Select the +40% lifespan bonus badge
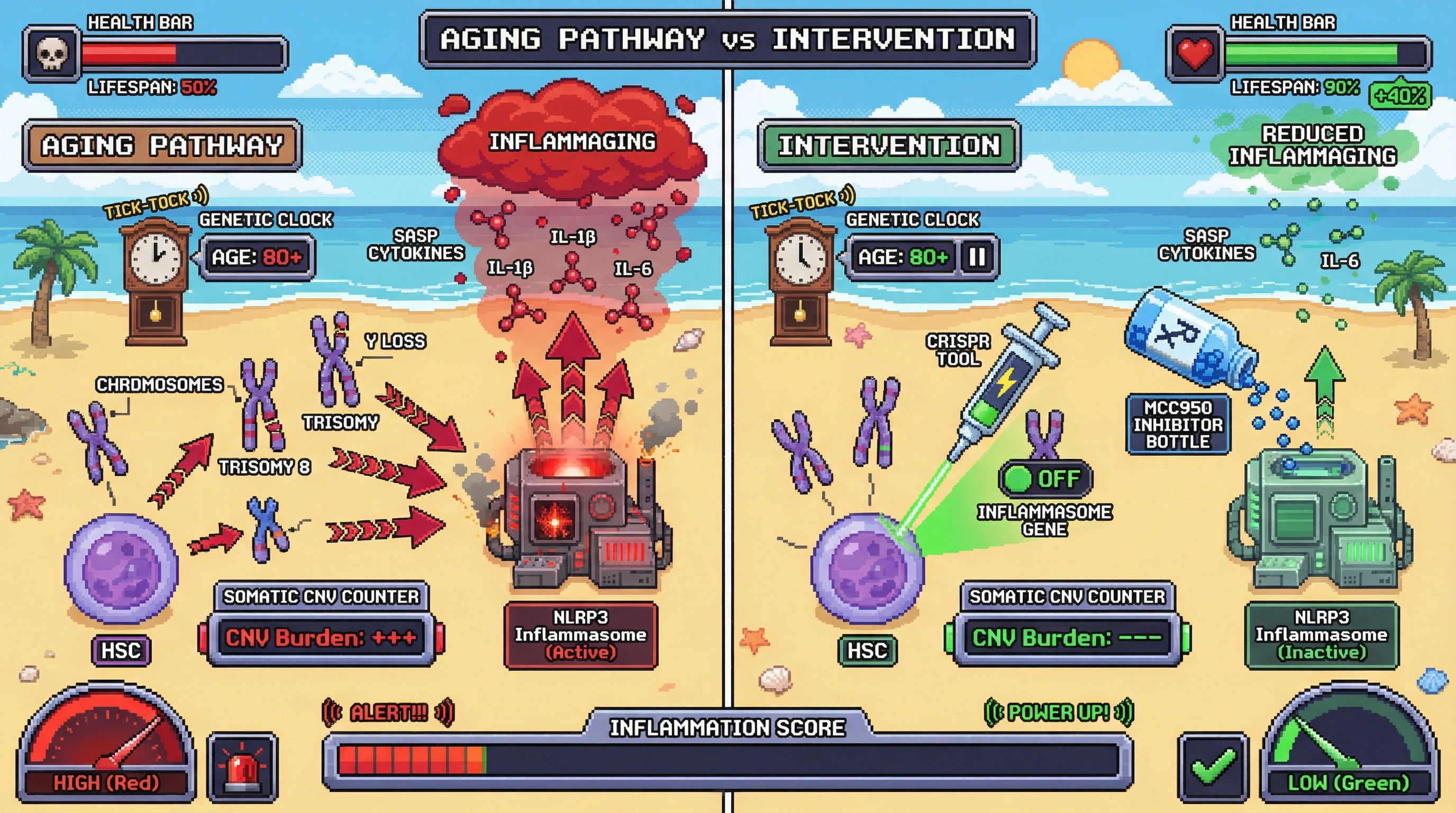 (1400, 95)
